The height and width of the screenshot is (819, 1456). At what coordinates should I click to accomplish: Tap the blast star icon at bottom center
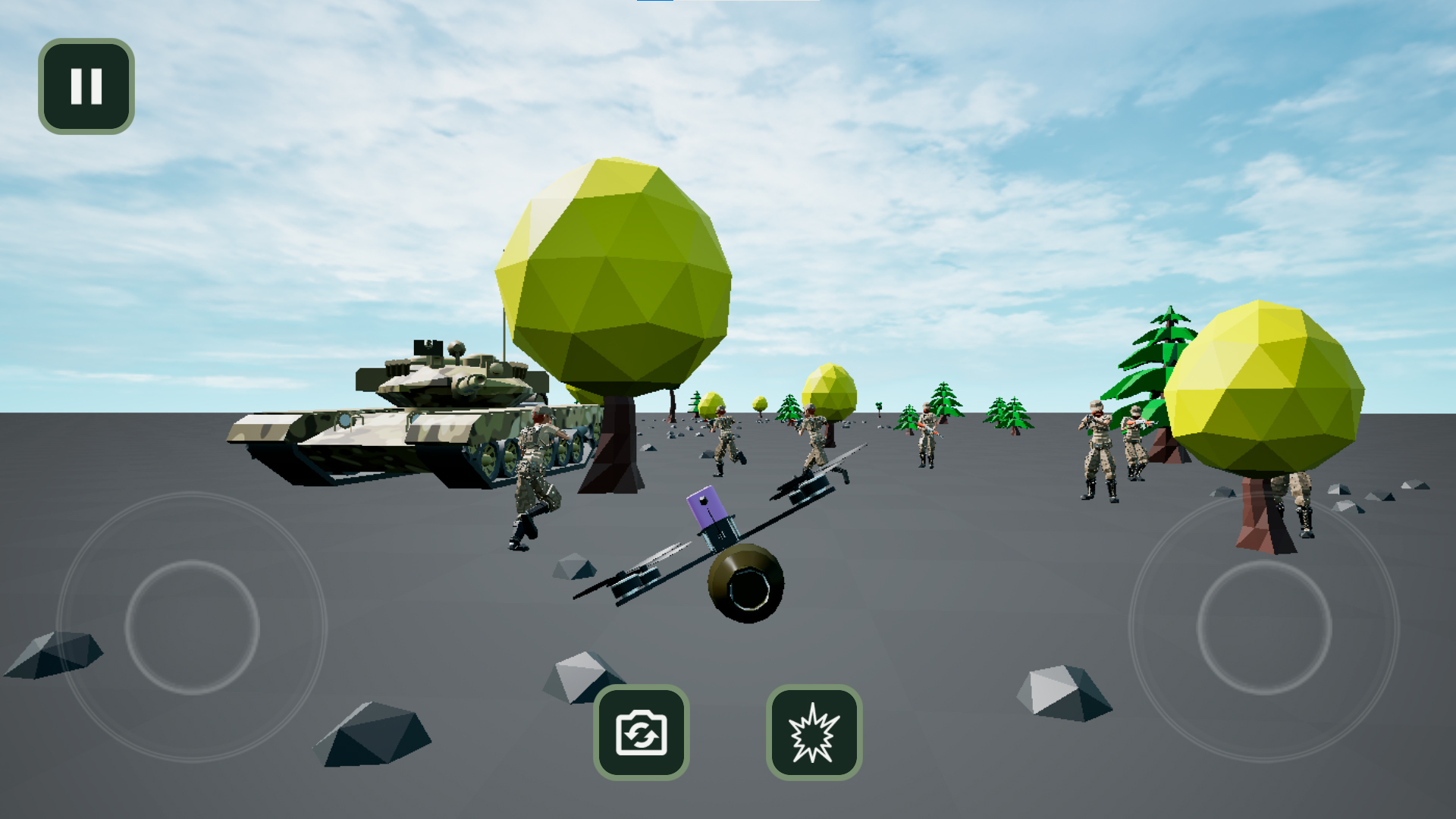tap(813, 733)
